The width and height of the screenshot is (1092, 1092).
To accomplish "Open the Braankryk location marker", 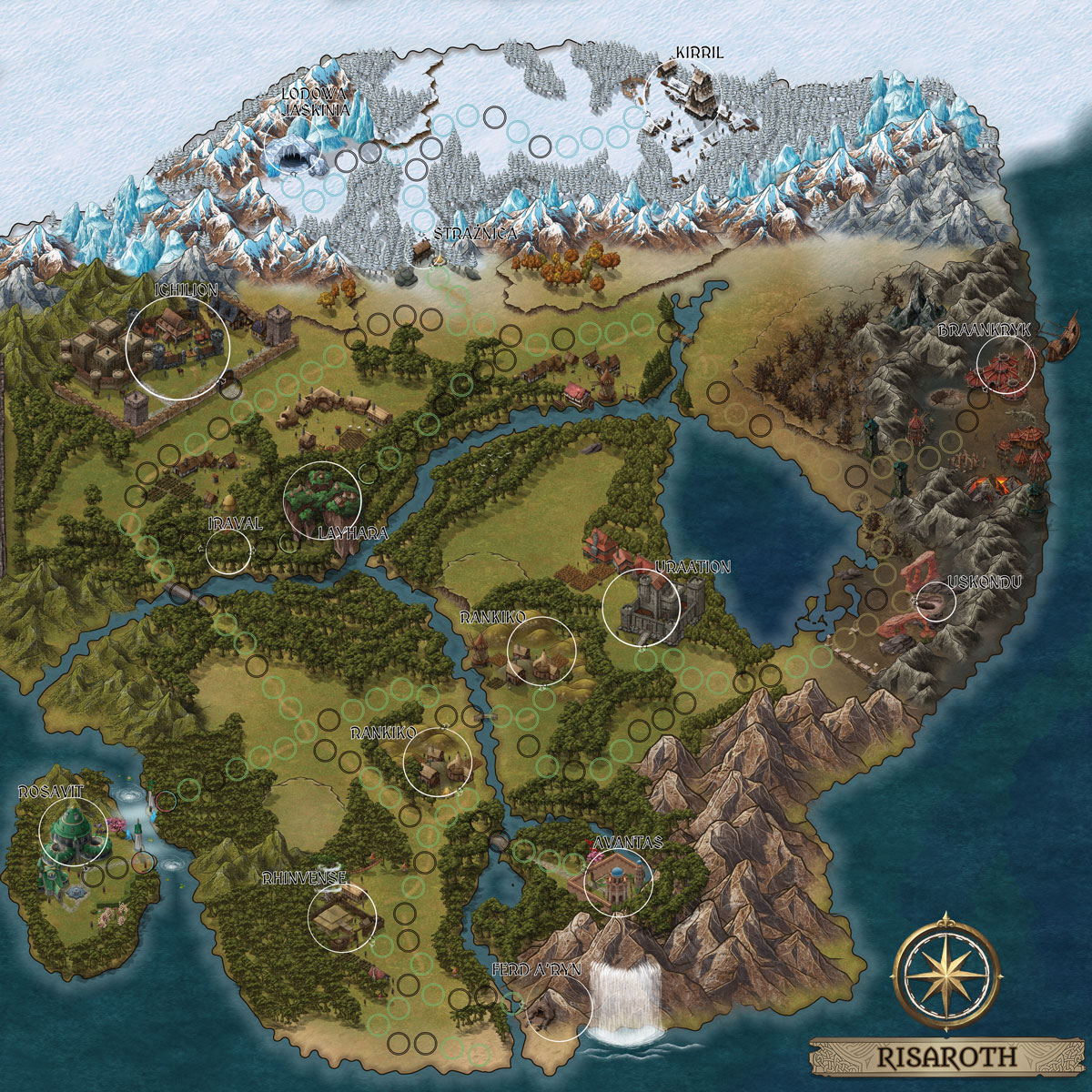I will (x=1006, y=363).
